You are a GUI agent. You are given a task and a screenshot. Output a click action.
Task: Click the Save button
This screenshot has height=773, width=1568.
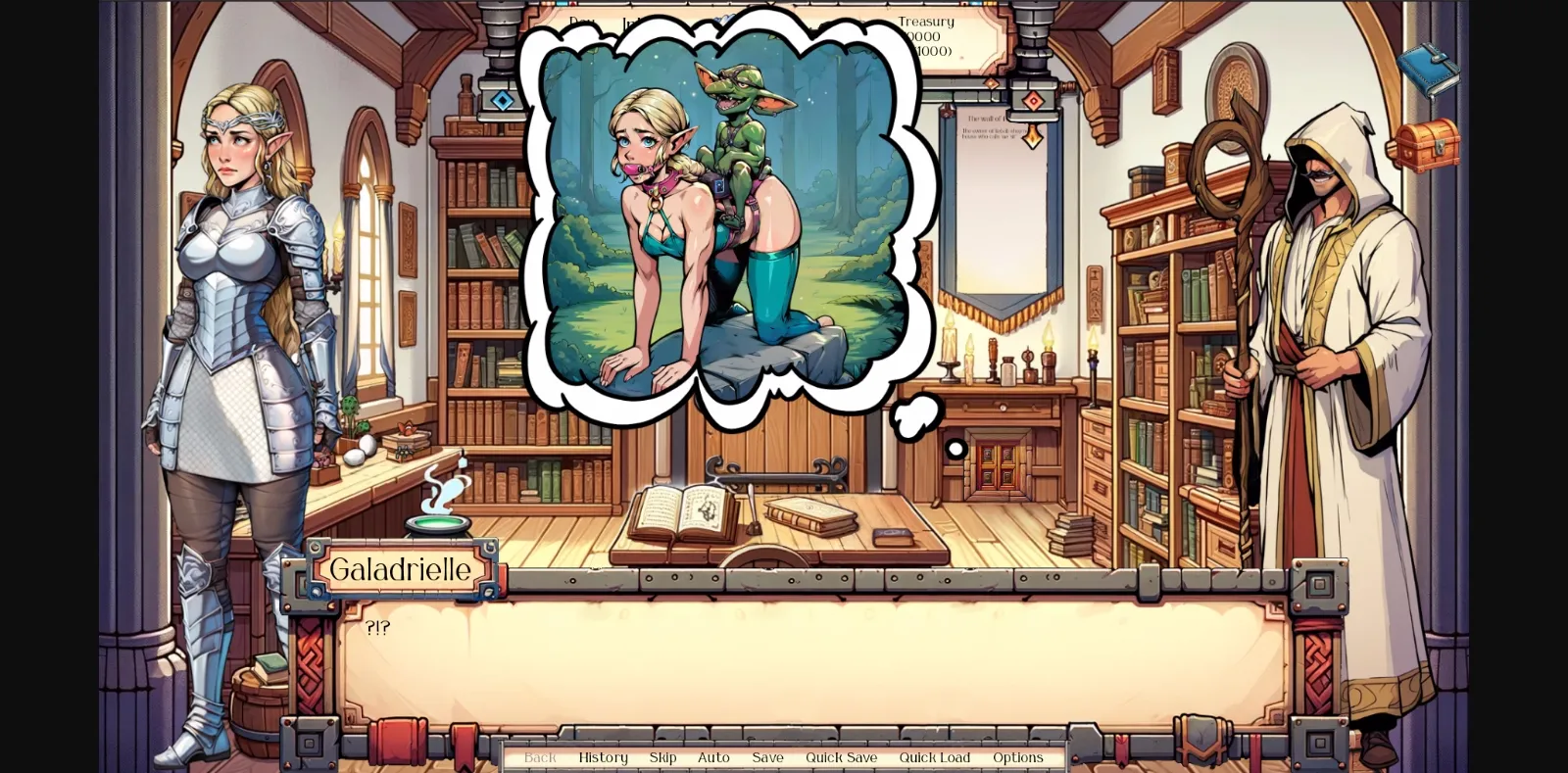pos(767,757)
